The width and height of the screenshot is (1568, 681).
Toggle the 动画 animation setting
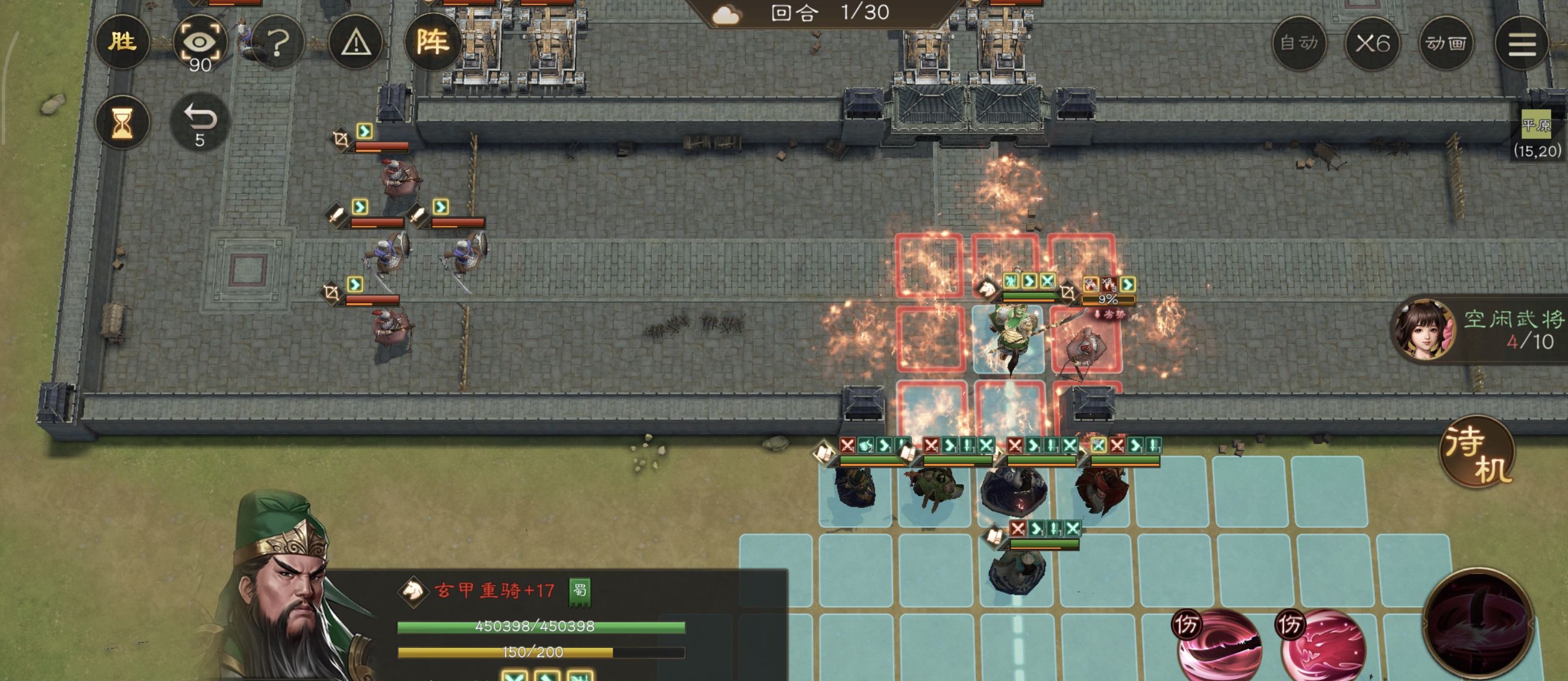[1446, 43]
